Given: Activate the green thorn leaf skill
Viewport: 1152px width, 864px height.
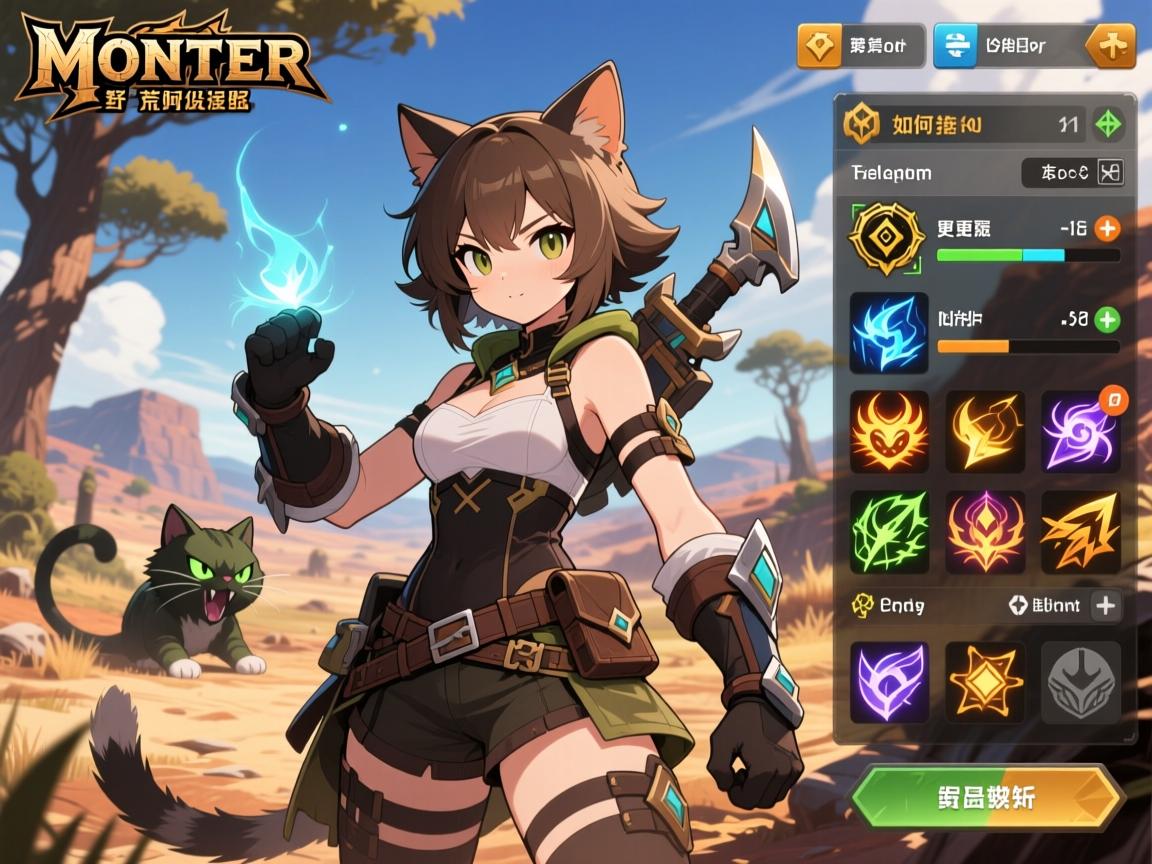Looking at the screenshot, I should 889,531.
